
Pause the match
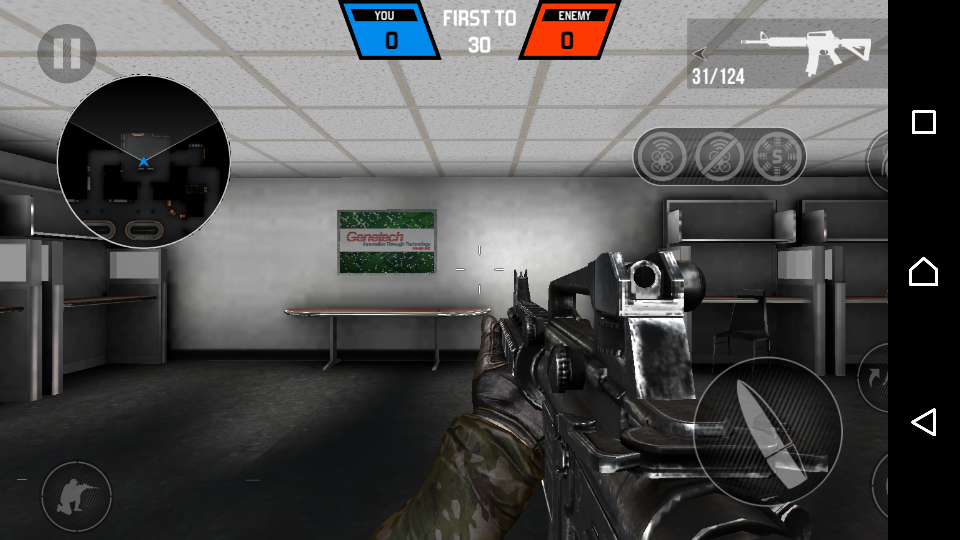tap(67, 53)
